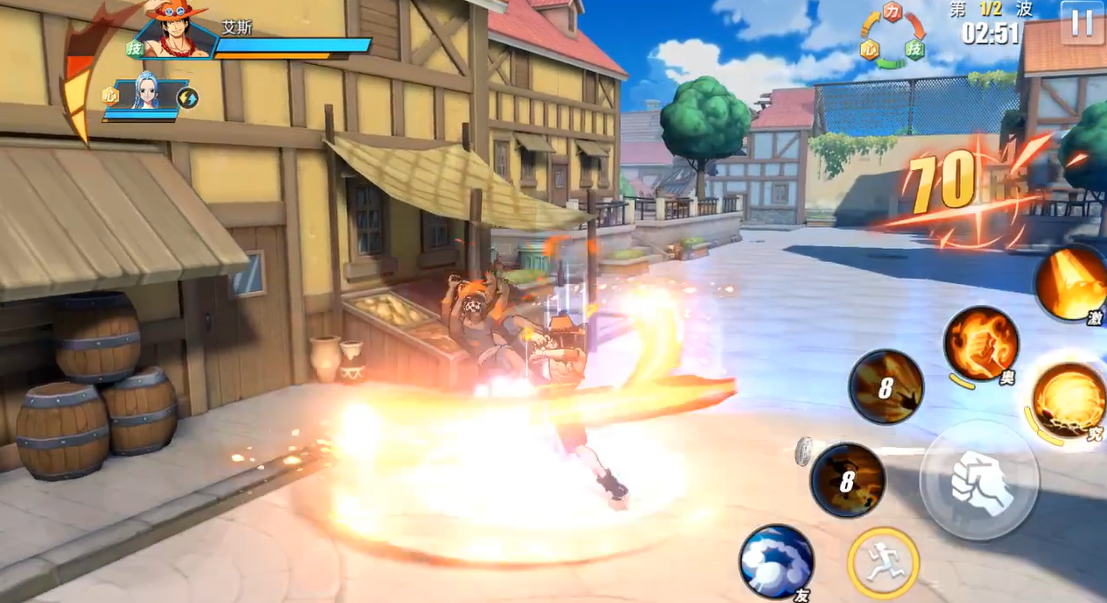
Task: Cast the glowing fireball skill marked 究
Action: click(1068, 401)
